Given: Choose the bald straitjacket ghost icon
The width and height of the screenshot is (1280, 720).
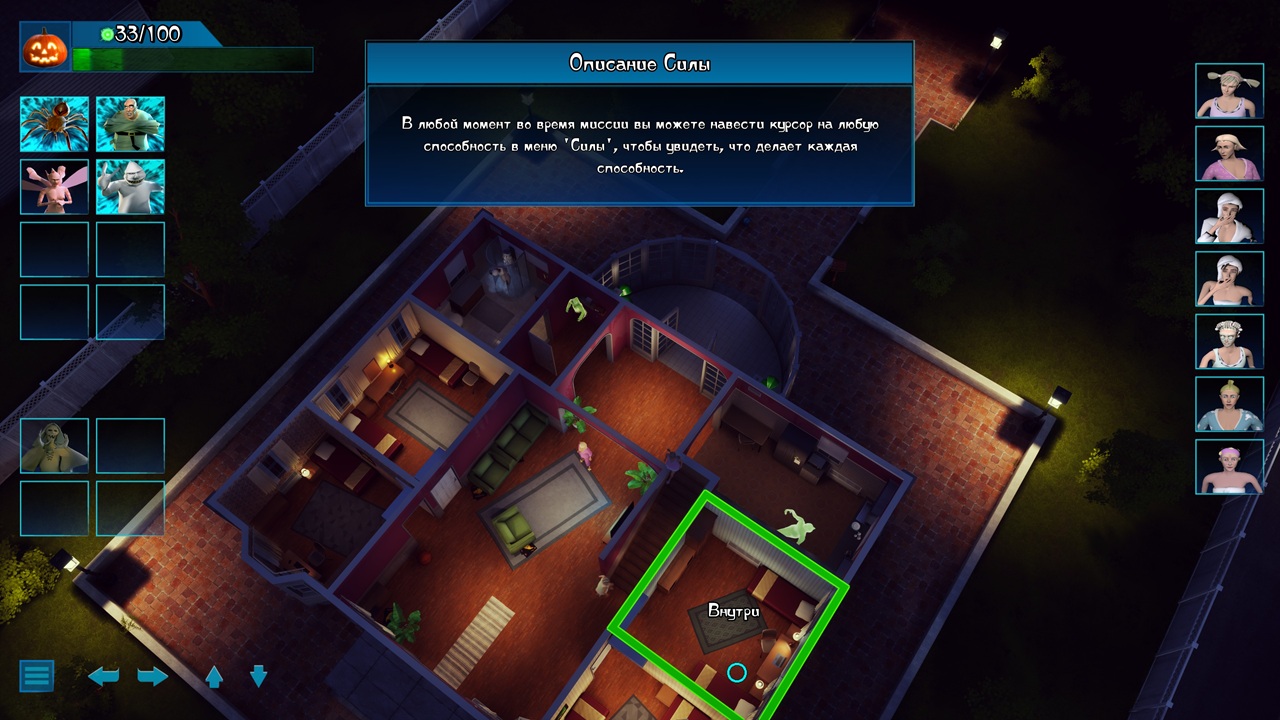Looking at the screenshot, I should coord(131,124).
